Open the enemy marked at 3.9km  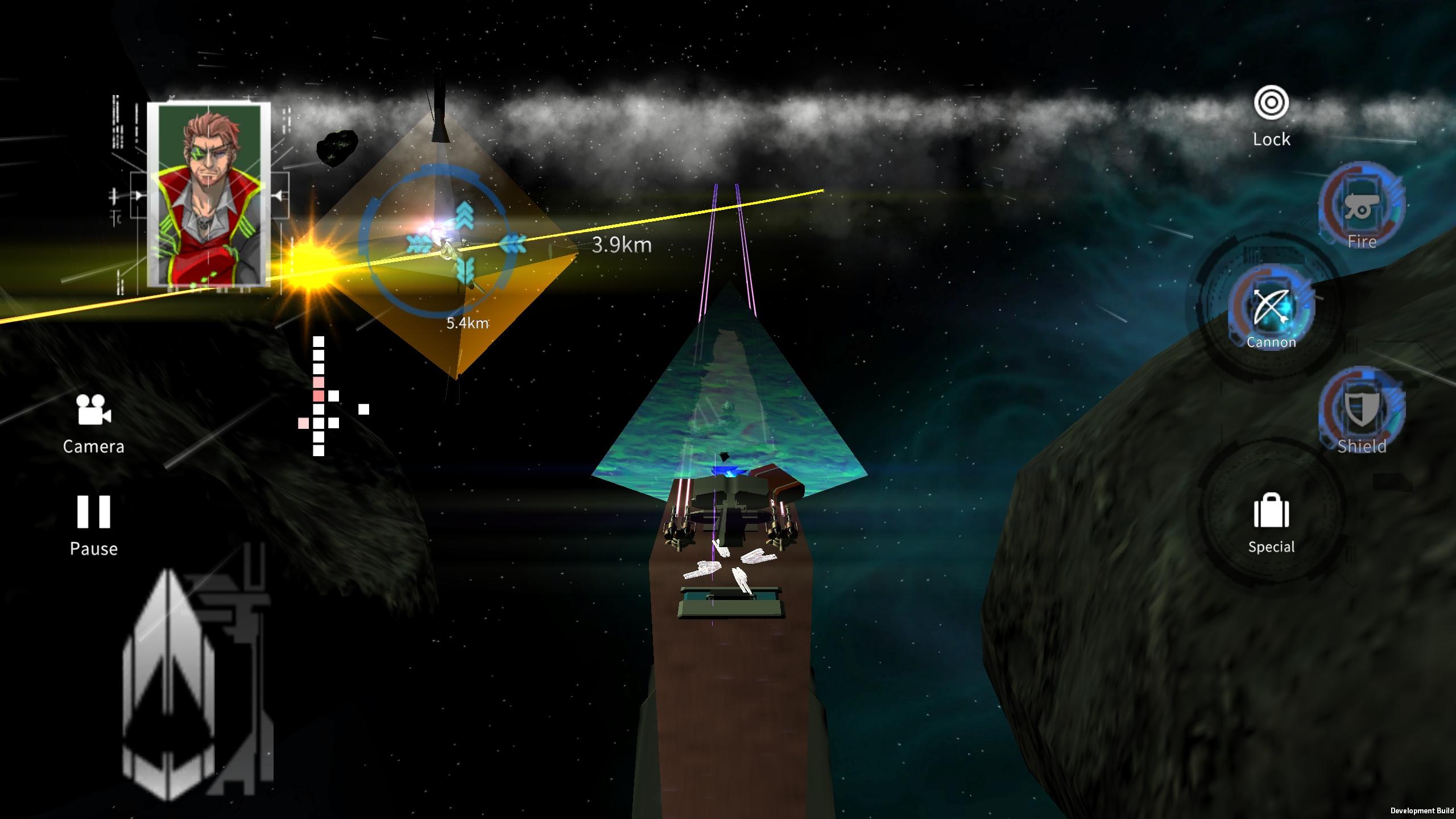[622, 246]
